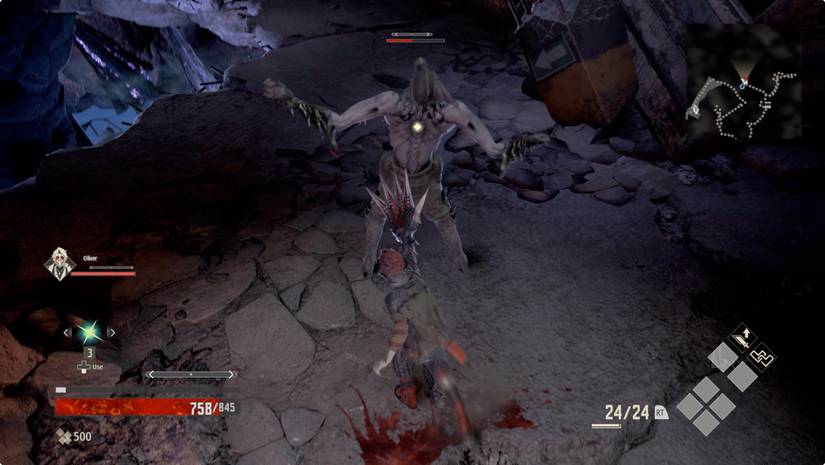
Task: Cycle quick item with the right arrow
Action: click(112, 332)
